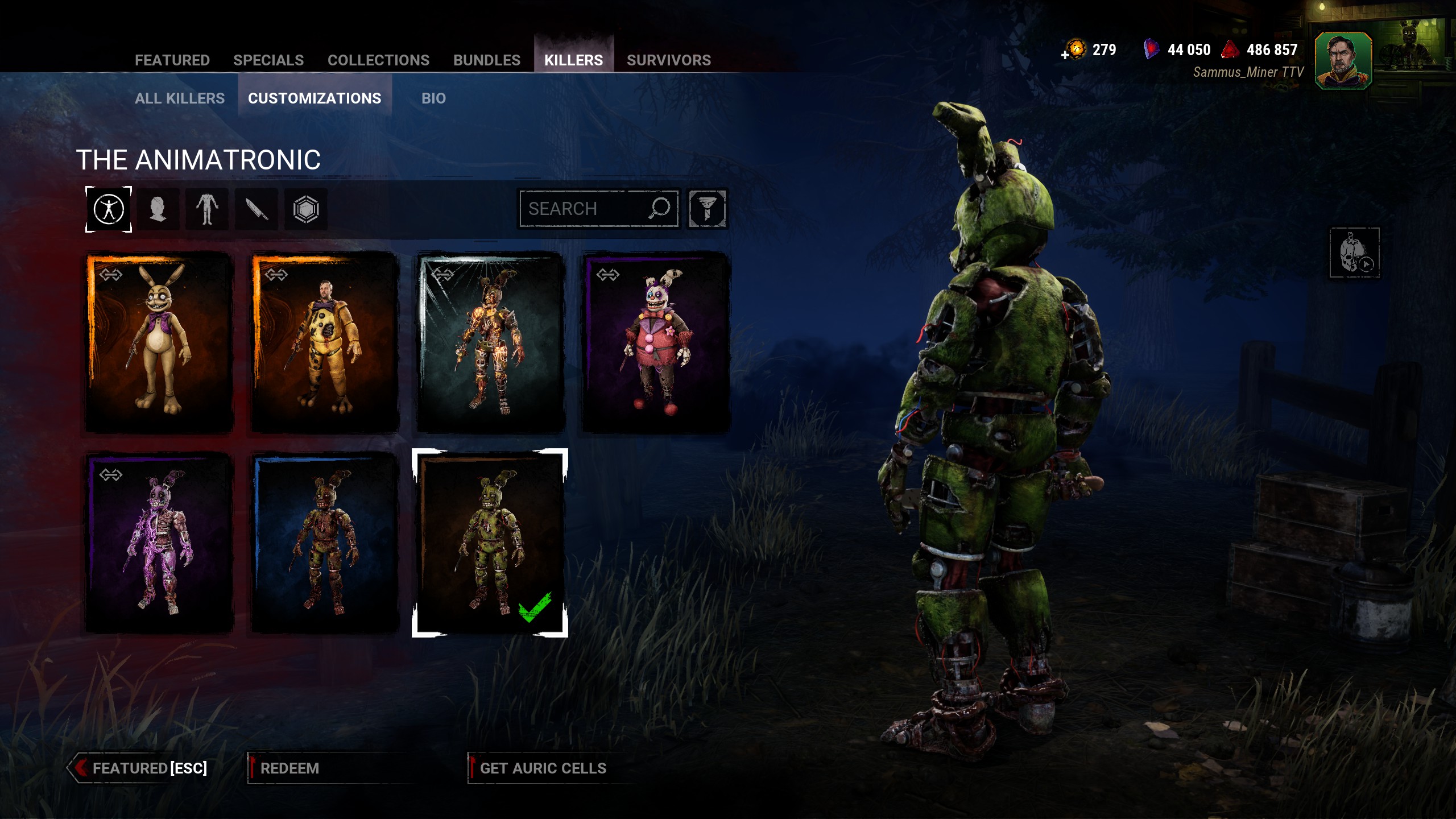Viewport: 1456px width, 819px height.
Task: Return to Featured with the back button
Action: pyautogui.click(x=140, y=768)
